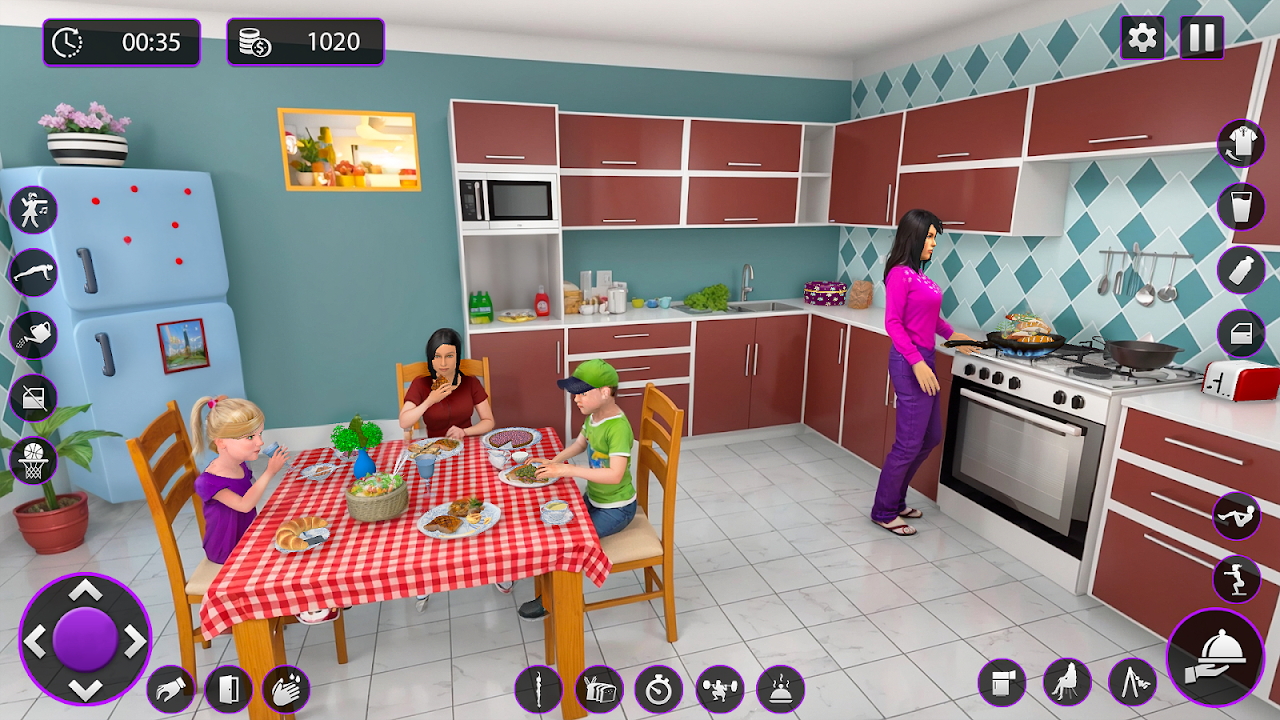The width and height of the screenshot is (1280, 720).
Task: Open the gear settings menu
Action: (x=1142, y=38)
